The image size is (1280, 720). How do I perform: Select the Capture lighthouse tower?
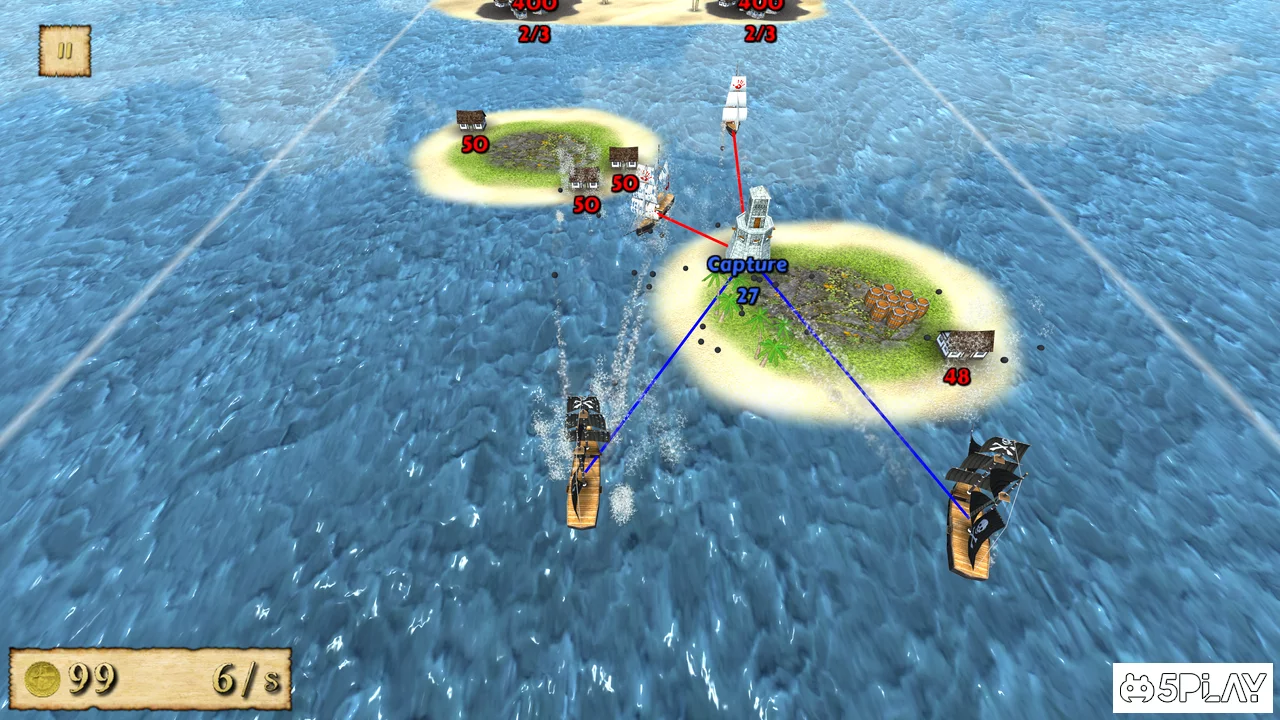pyautogui.click(x=752, y=224)
